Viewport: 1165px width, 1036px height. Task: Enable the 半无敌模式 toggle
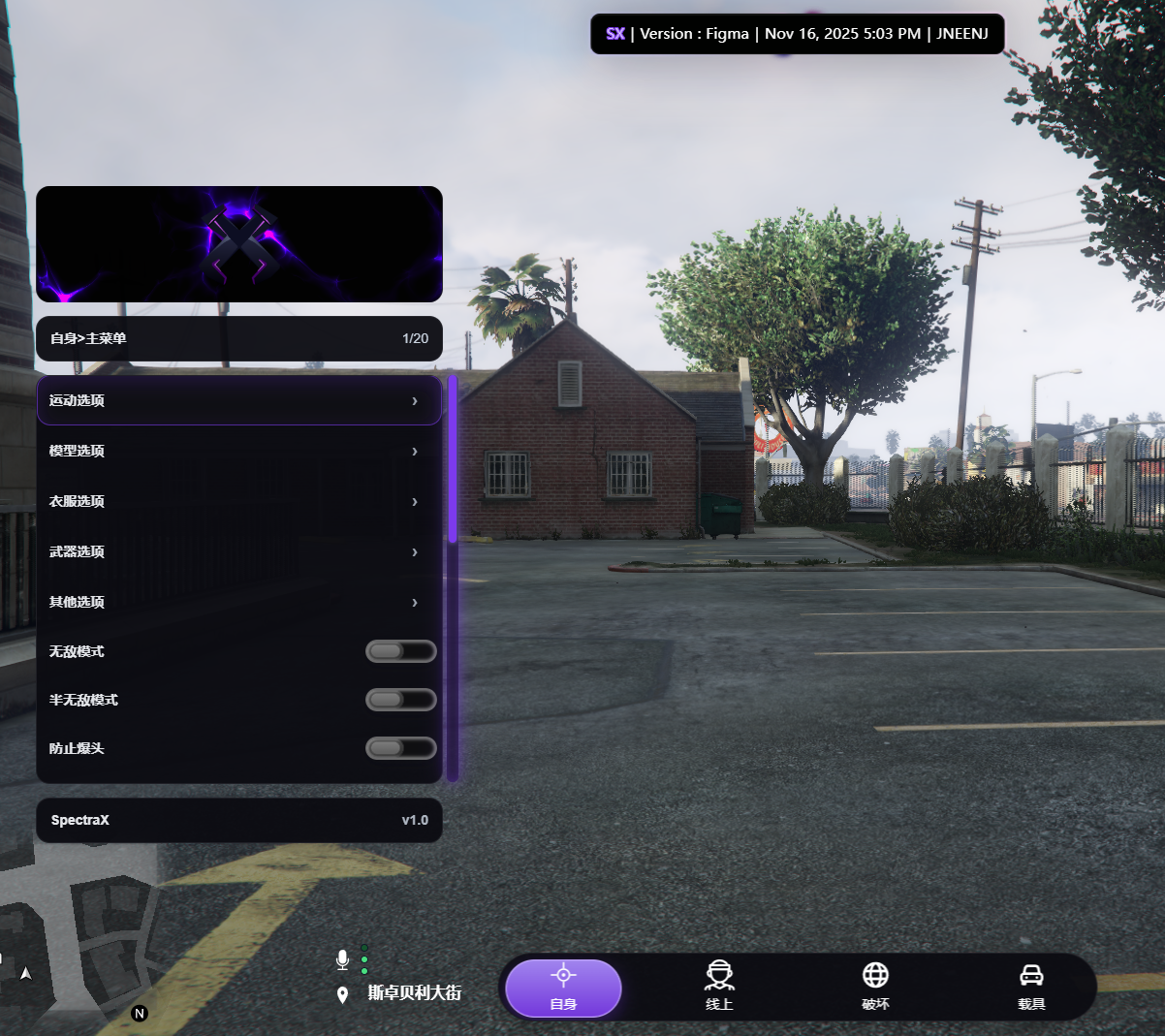(400, 700)
